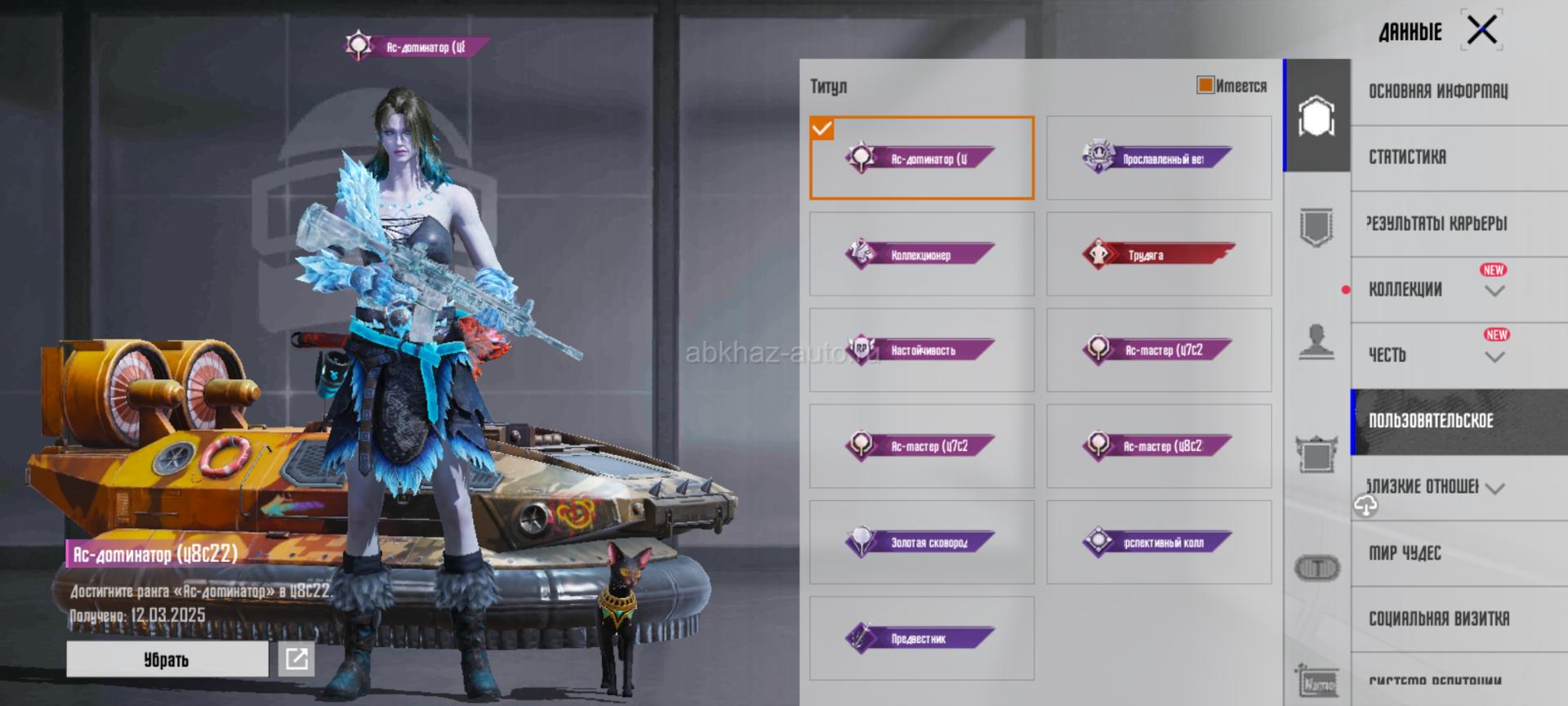Switch to the avatar silhouette tab
The image size is (1568, 706).
coord(1316,340)
